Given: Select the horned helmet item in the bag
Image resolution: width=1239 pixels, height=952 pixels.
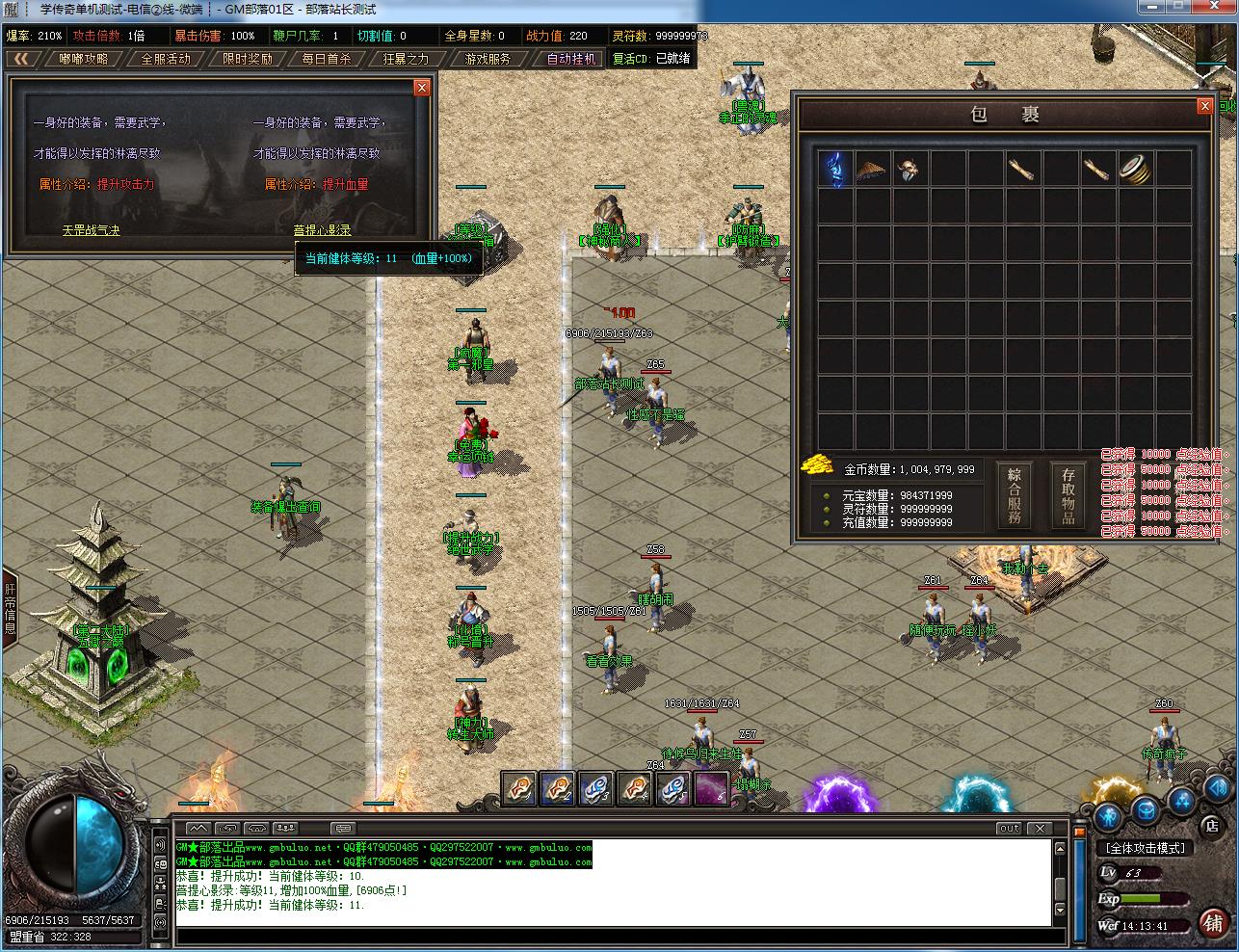Looking at the screenshot, I should click(909, 169).
